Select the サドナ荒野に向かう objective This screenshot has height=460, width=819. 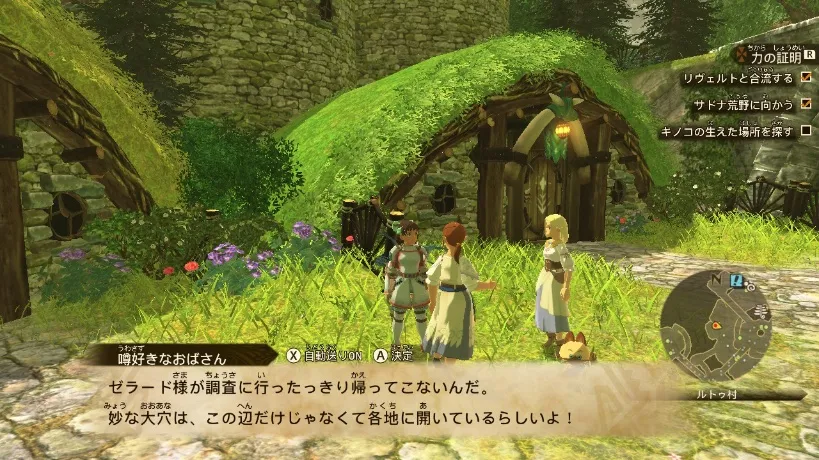click(x=745, y=104)
